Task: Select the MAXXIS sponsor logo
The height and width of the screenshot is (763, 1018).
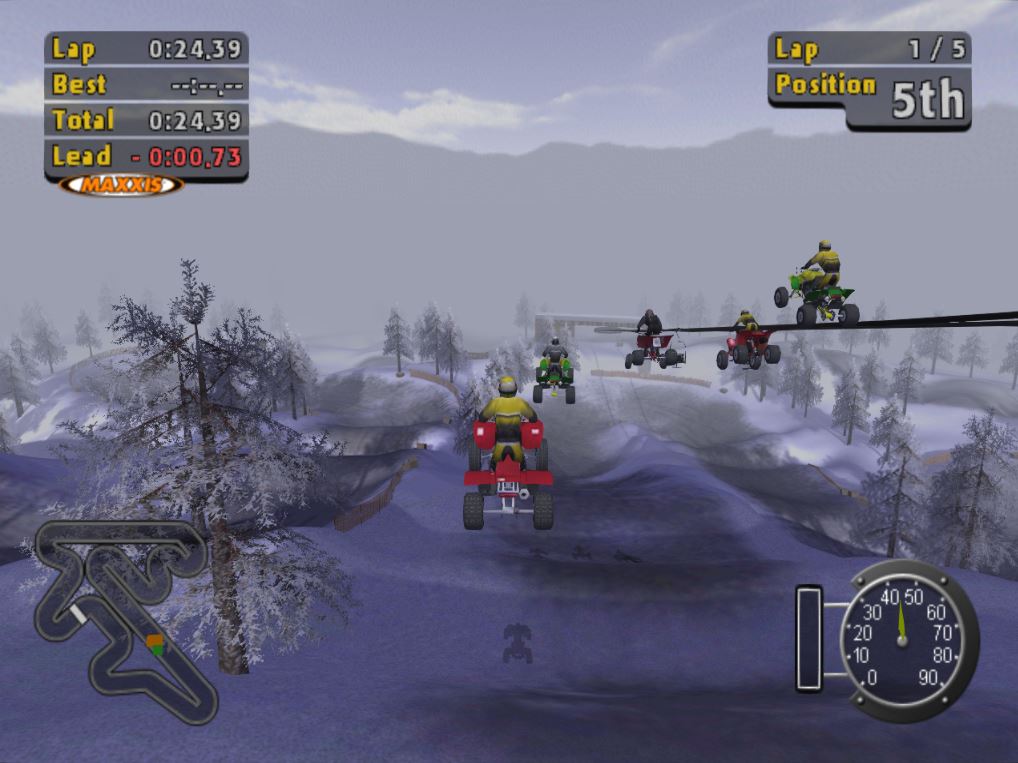Action: pos(121,185)
